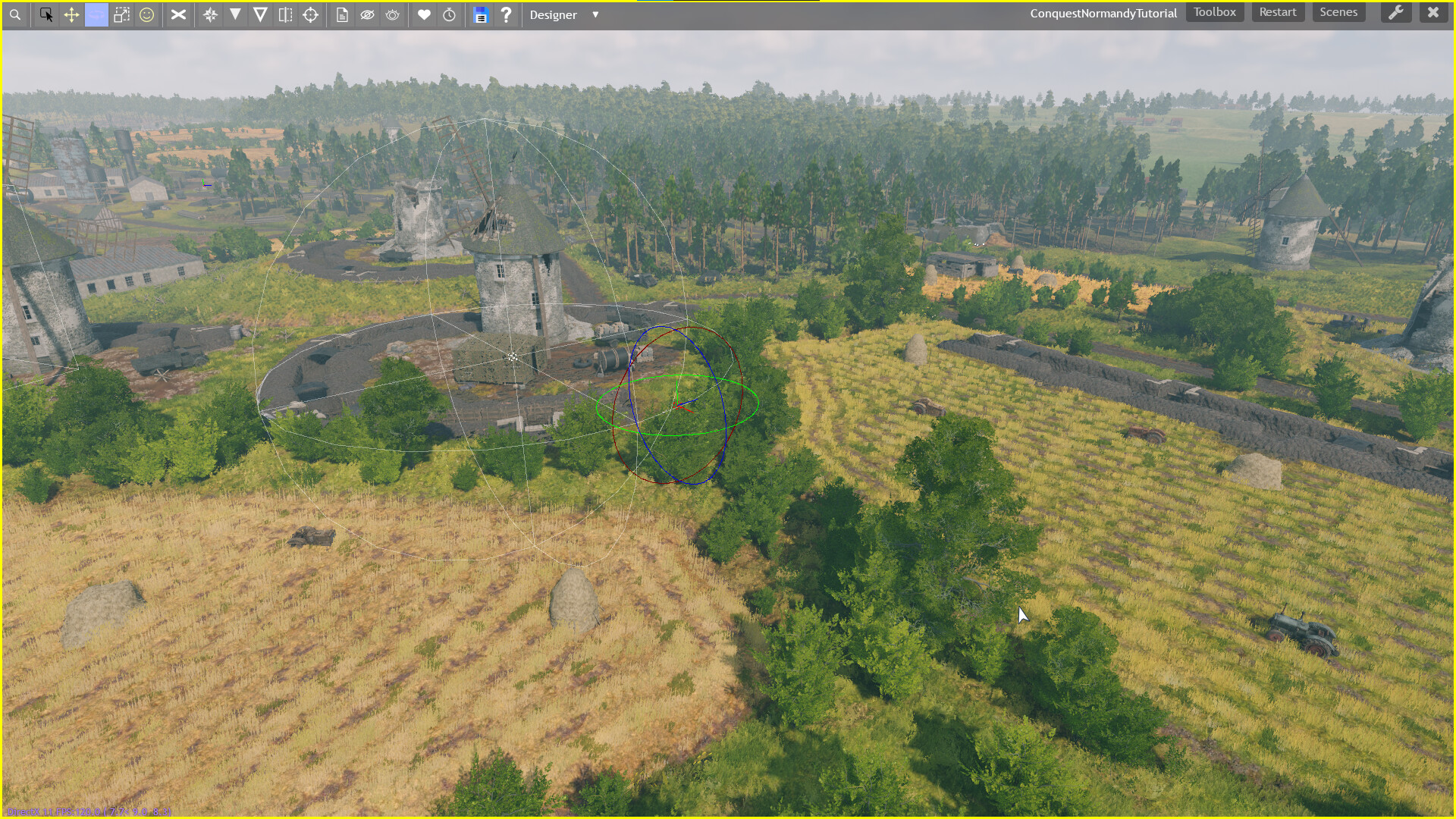
Task: Click the heart favorites icon
Action: coord(425,14)
